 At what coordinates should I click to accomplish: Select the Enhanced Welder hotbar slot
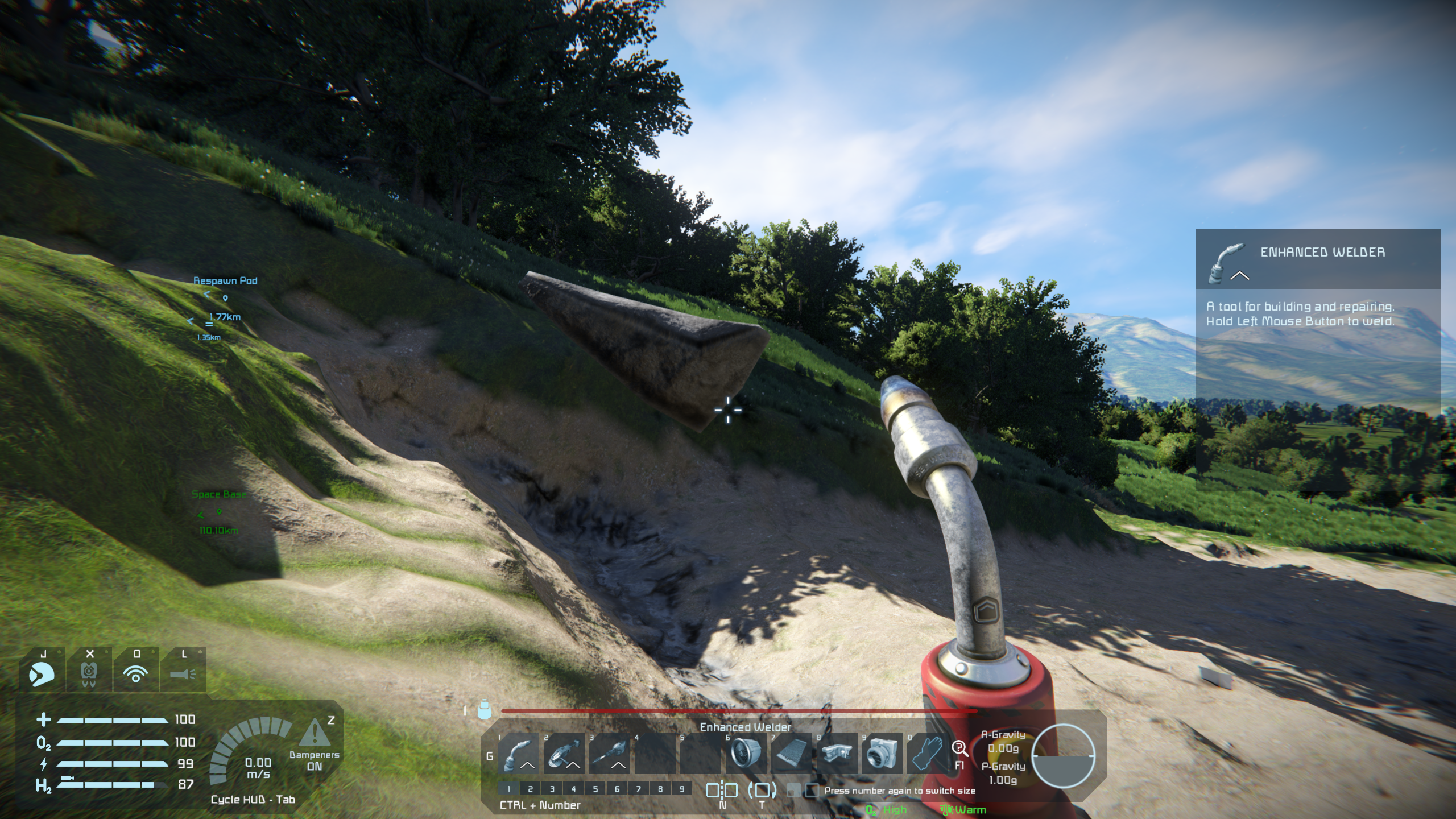click(x=519, y=753)
